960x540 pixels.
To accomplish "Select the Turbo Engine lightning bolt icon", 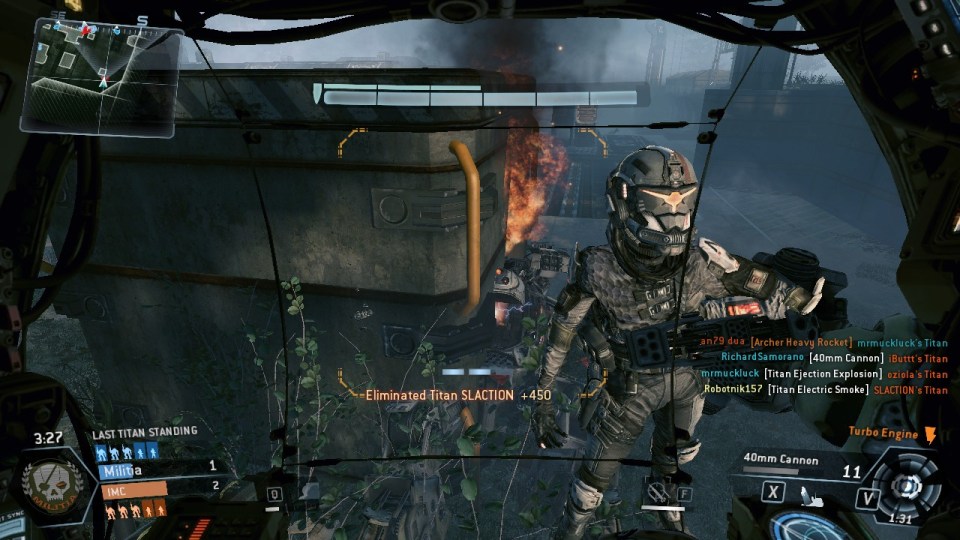I will [x=930, y=434].
